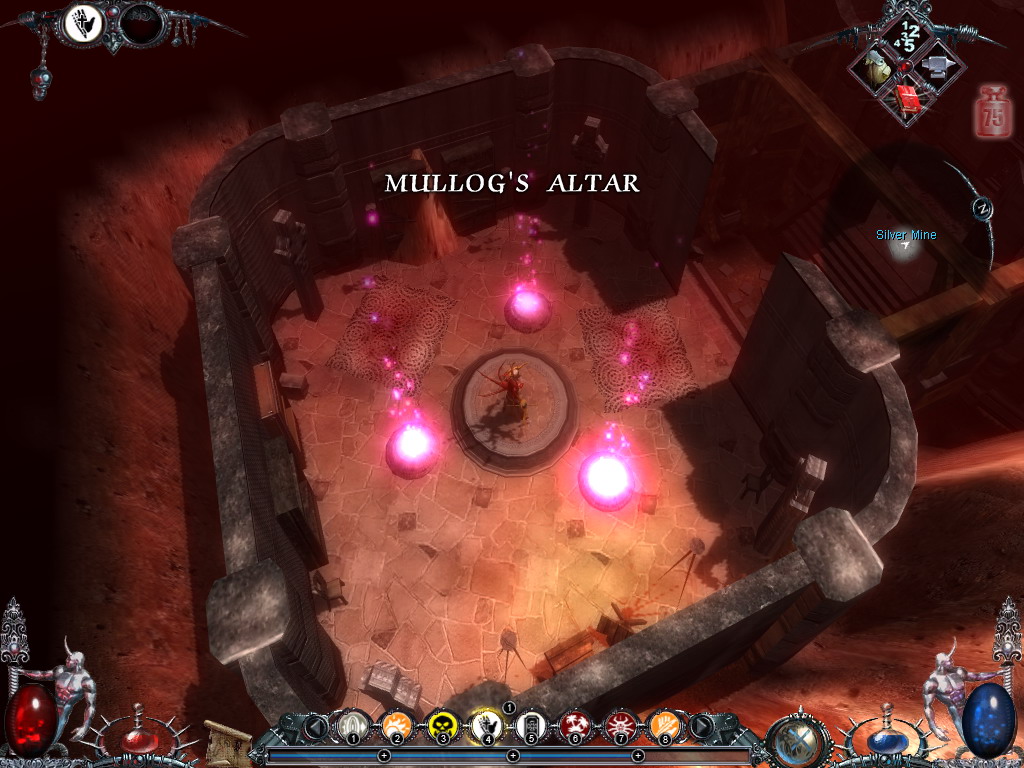Viewport: 1024px width, 768px height.
Task: Use the blue mana potion flask
Action: click(x=886, y=740)
